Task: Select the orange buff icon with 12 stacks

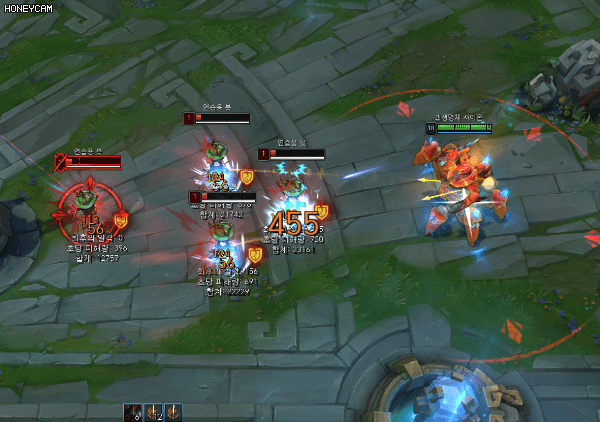Action: coord(153,411)
